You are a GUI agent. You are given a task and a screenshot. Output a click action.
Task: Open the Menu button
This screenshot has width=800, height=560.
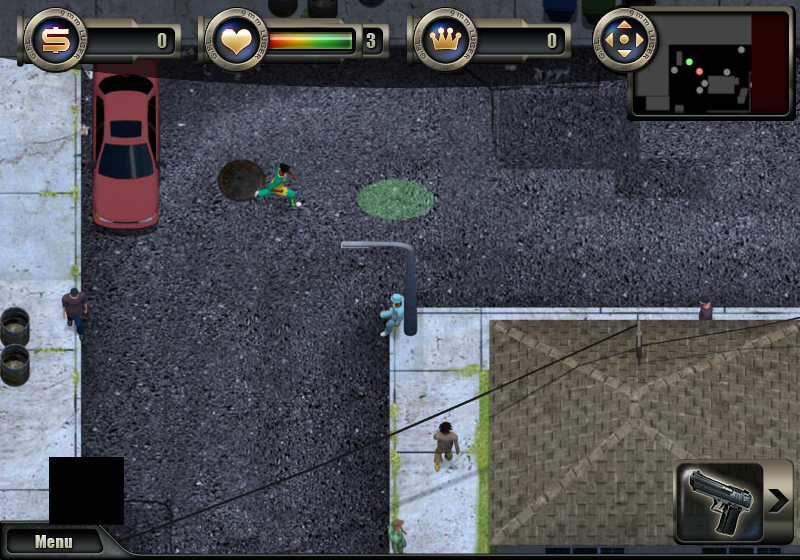53,542
